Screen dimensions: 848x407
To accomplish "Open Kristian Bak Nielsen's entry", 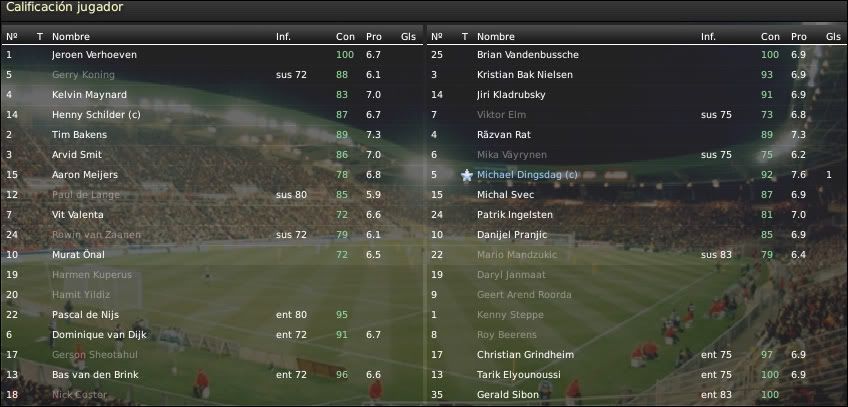I will coord(525,75).
